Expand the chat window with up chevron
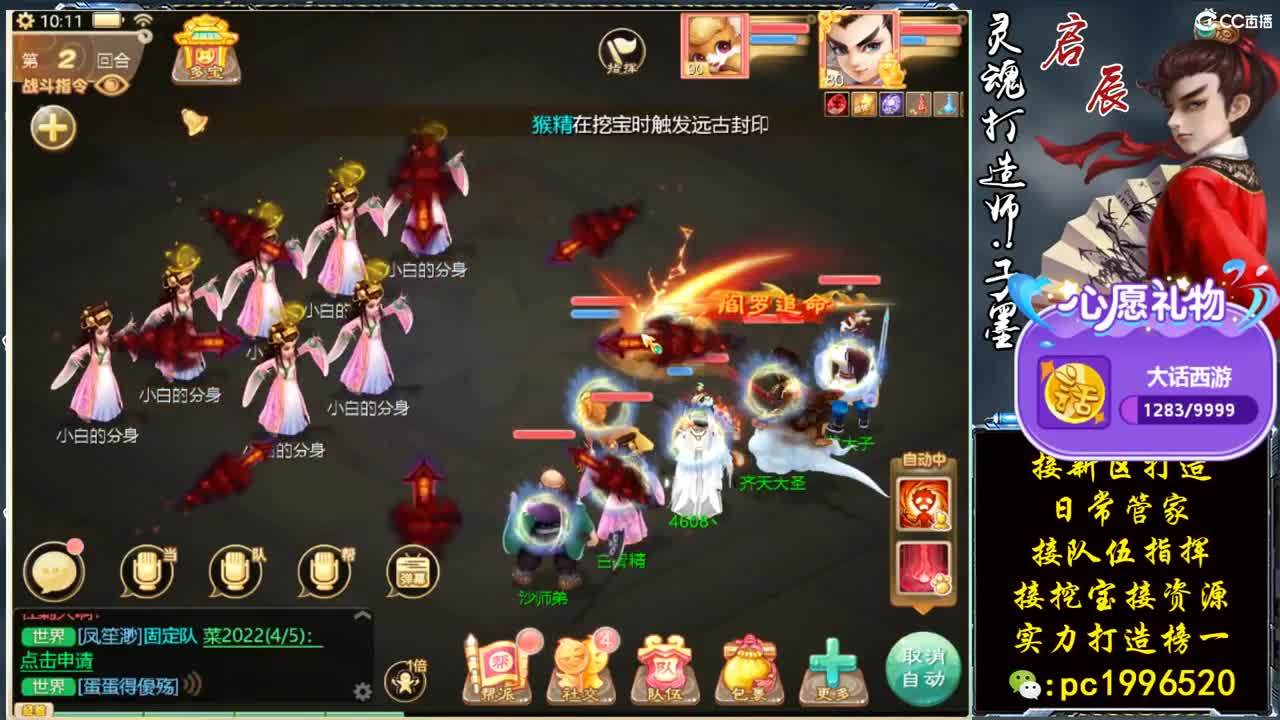1280x720 pixels. click(x=361, y=614)
